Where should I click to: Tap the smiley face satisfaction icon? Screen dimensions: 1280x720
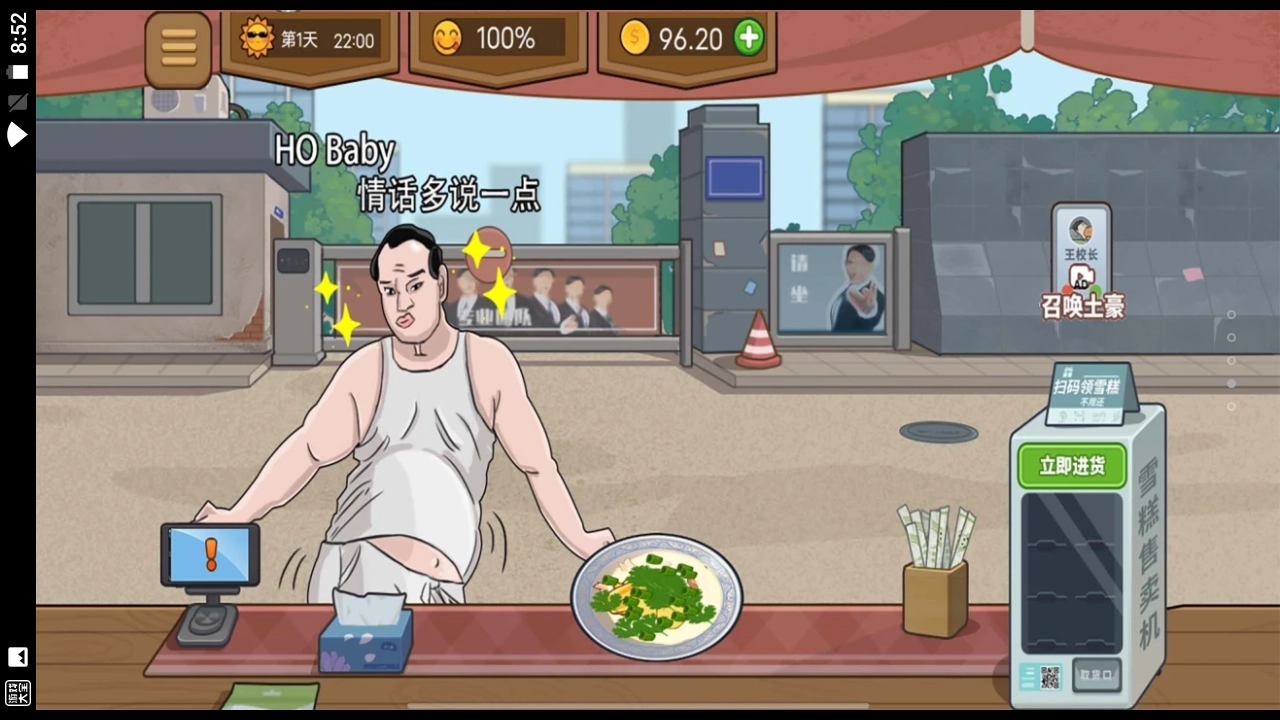coord(446,38)
